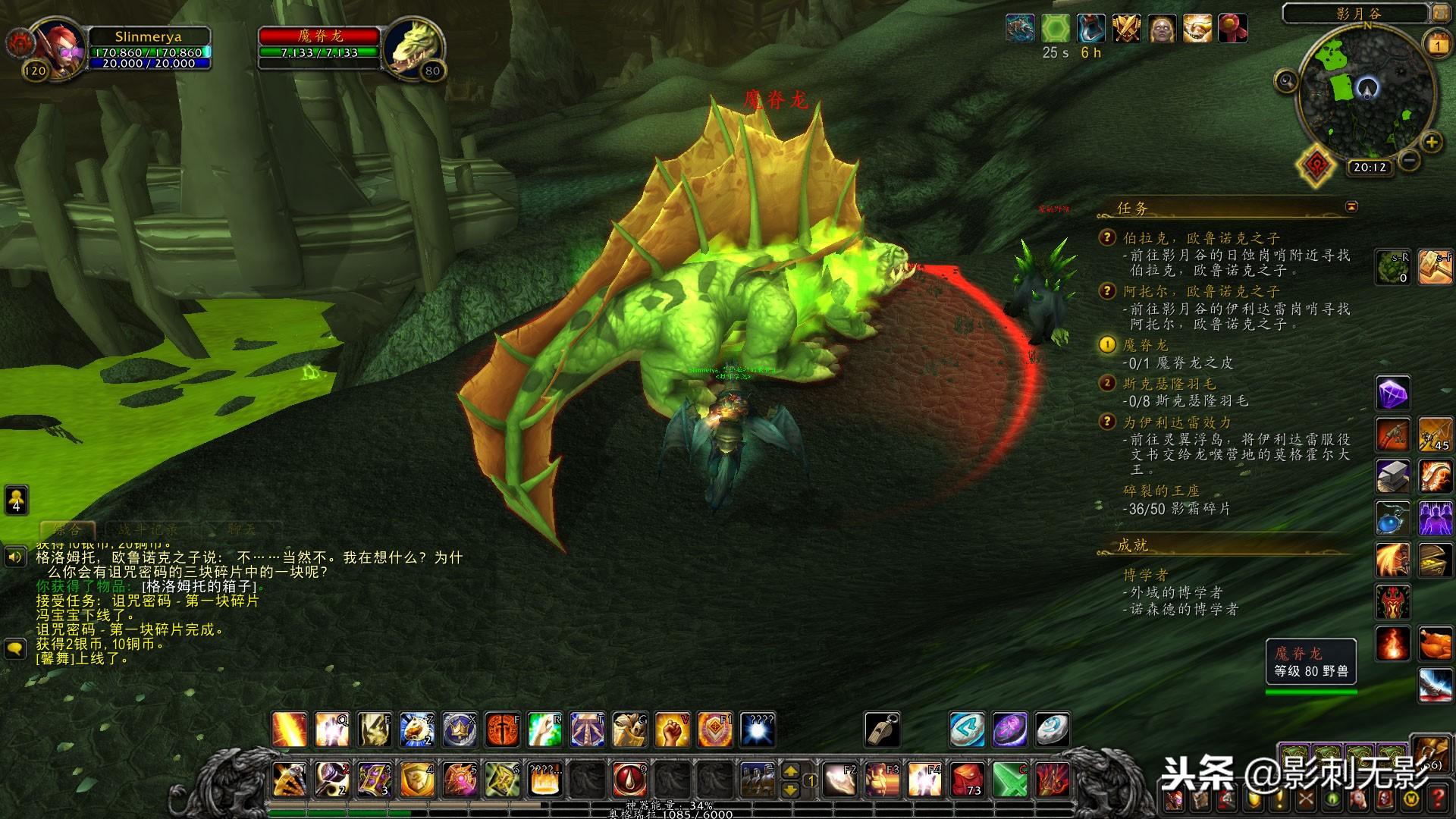Cast the horse mount ability on Z

coord(416,730)
